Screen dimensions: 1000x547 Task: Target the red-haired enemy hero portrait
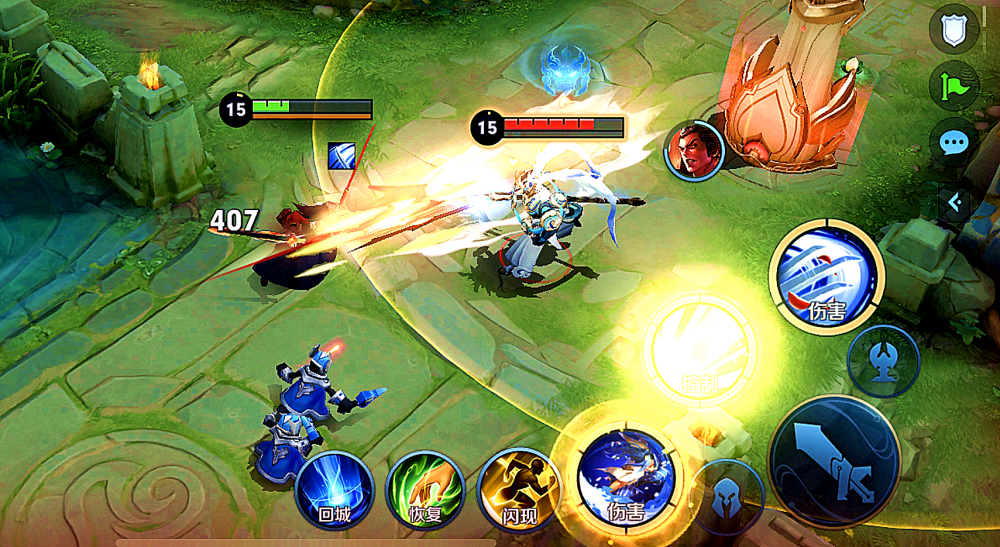tap(695, 151)
